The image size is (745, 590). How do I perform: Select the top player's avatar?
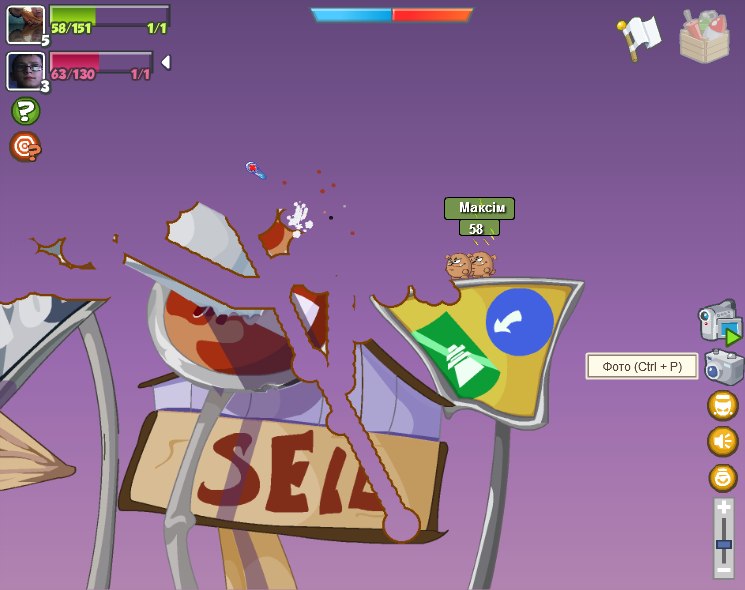pyautogui.click(x=25, y=24)
